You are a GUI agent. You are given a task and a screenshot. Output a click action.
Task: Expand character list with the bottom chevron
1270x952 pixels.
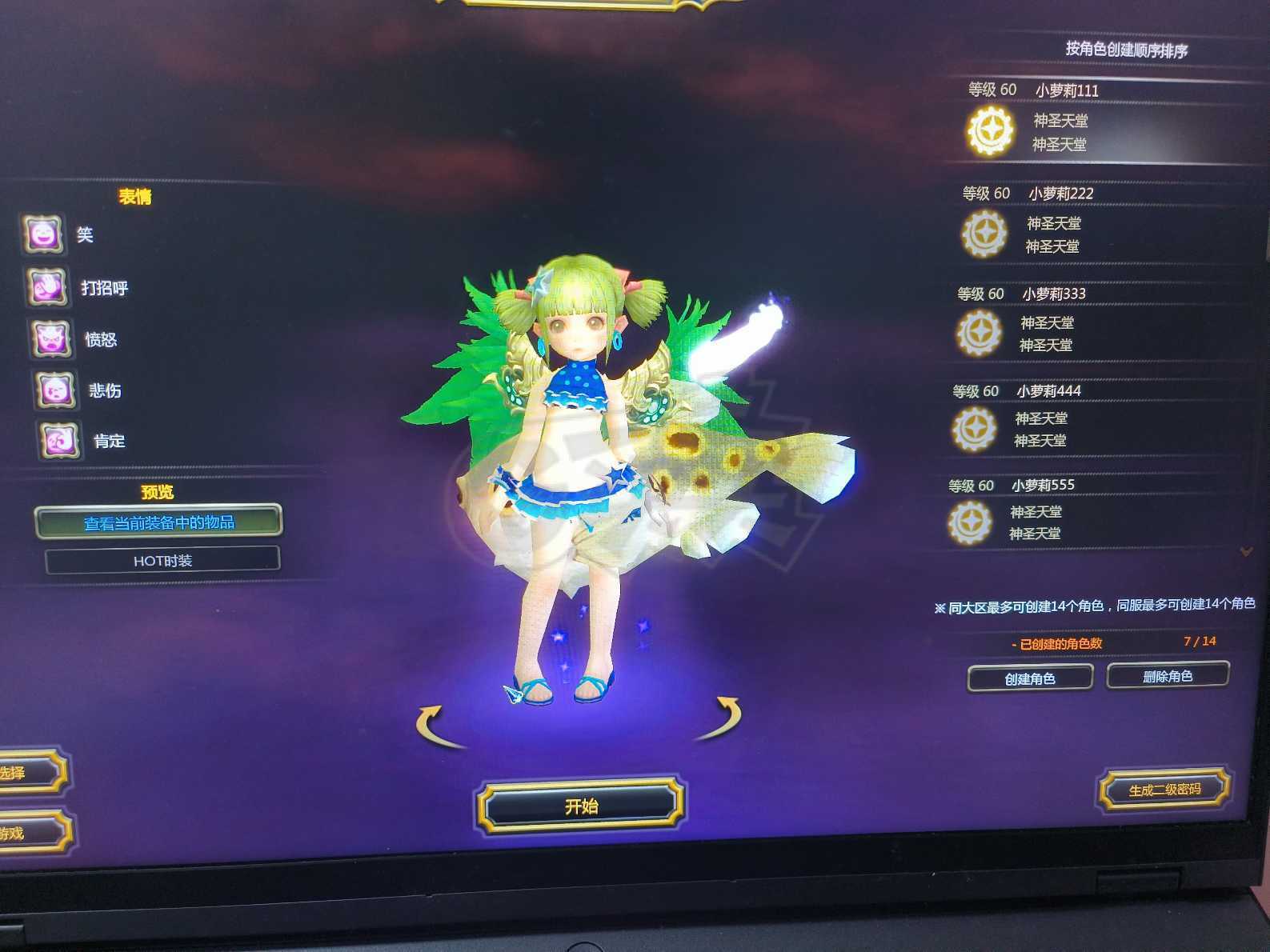(x=1246, y=550)
